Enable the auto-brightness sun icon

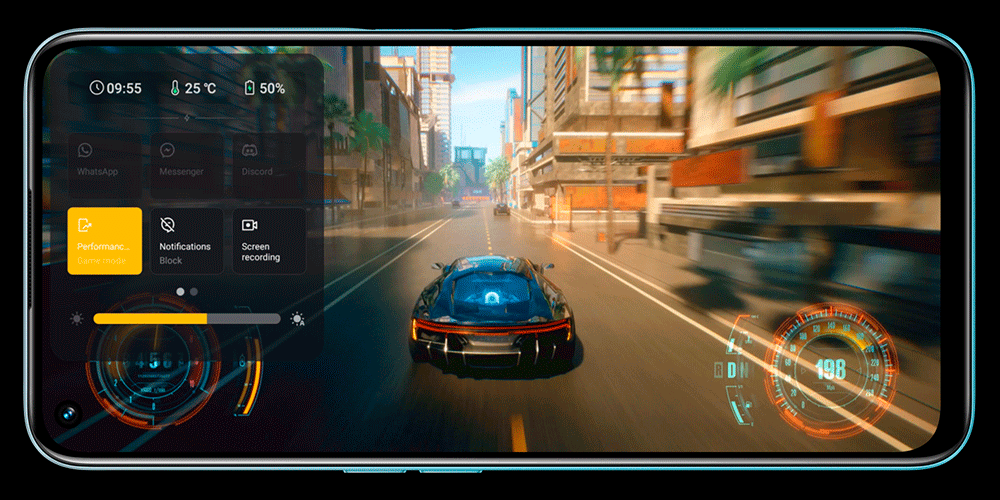[x=297, y=319]
